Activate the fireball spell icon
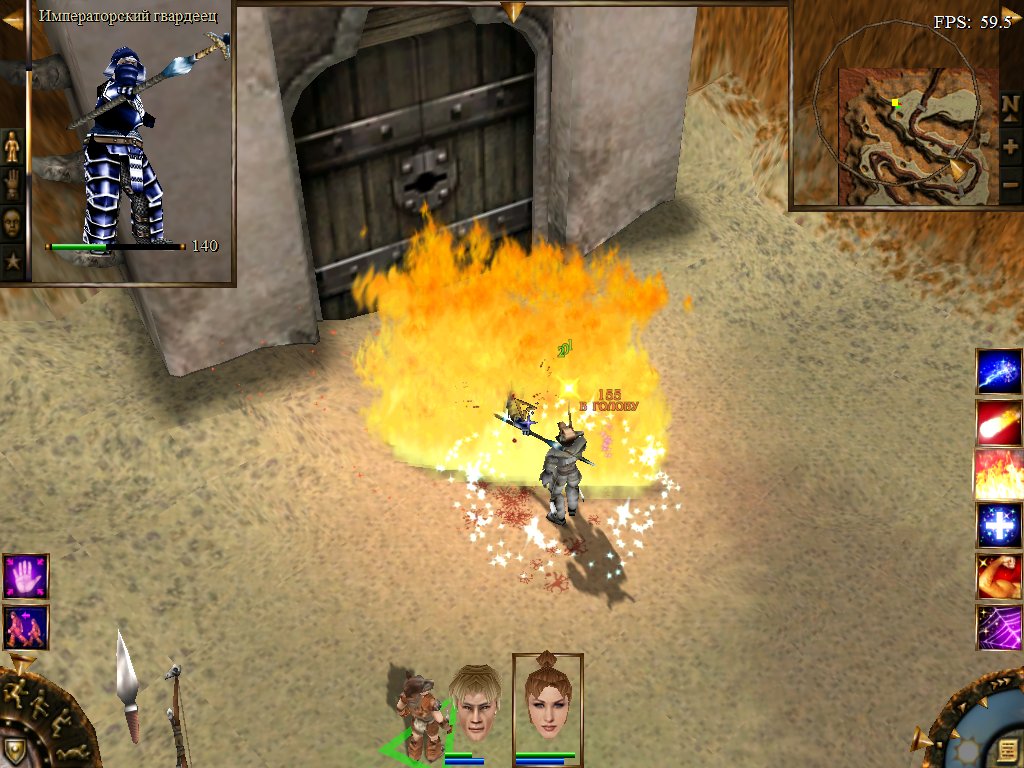 click(x=998, y=423)
